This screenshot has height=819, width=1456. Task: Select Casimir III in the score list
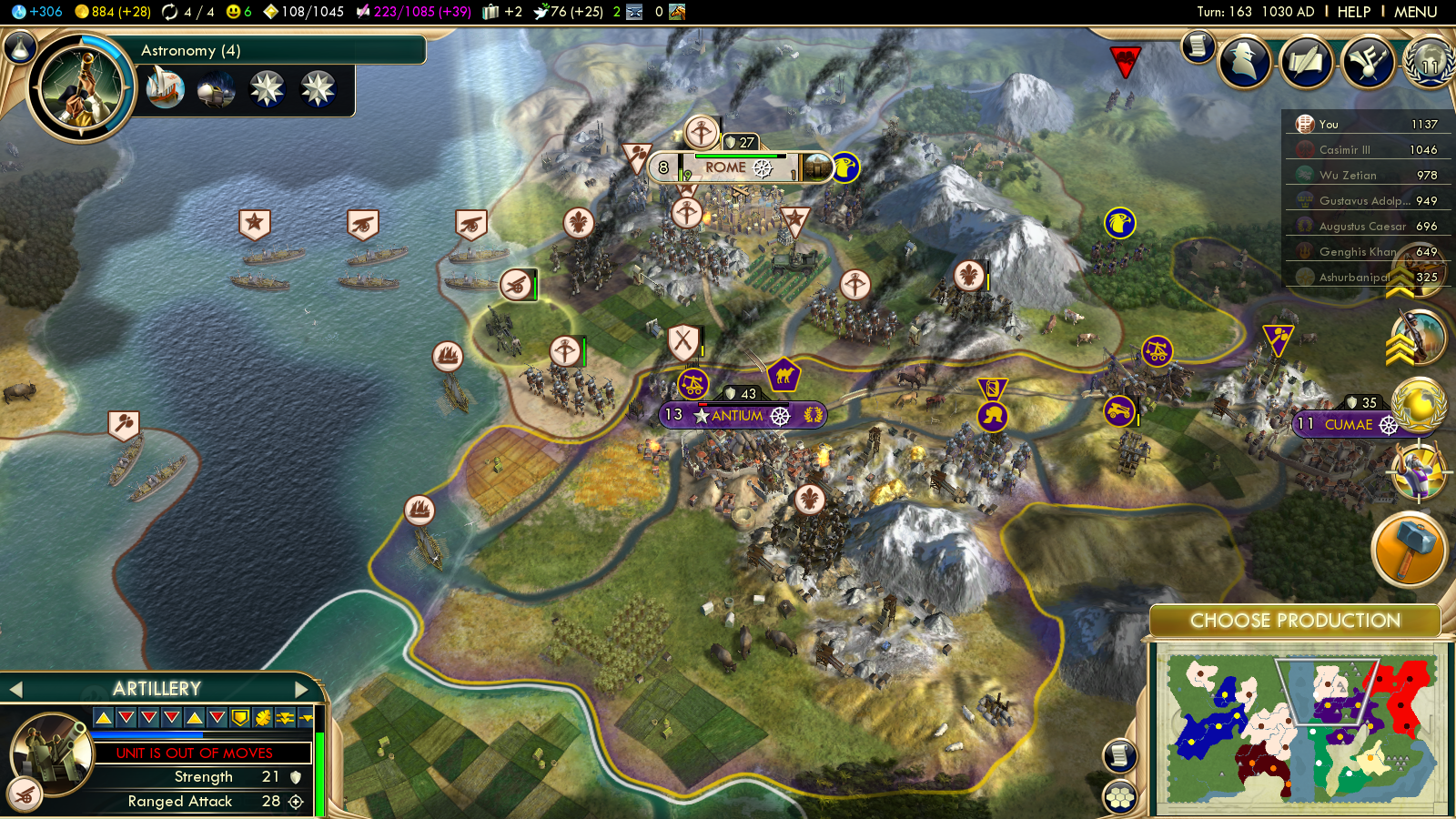[x=1344, y=150]
